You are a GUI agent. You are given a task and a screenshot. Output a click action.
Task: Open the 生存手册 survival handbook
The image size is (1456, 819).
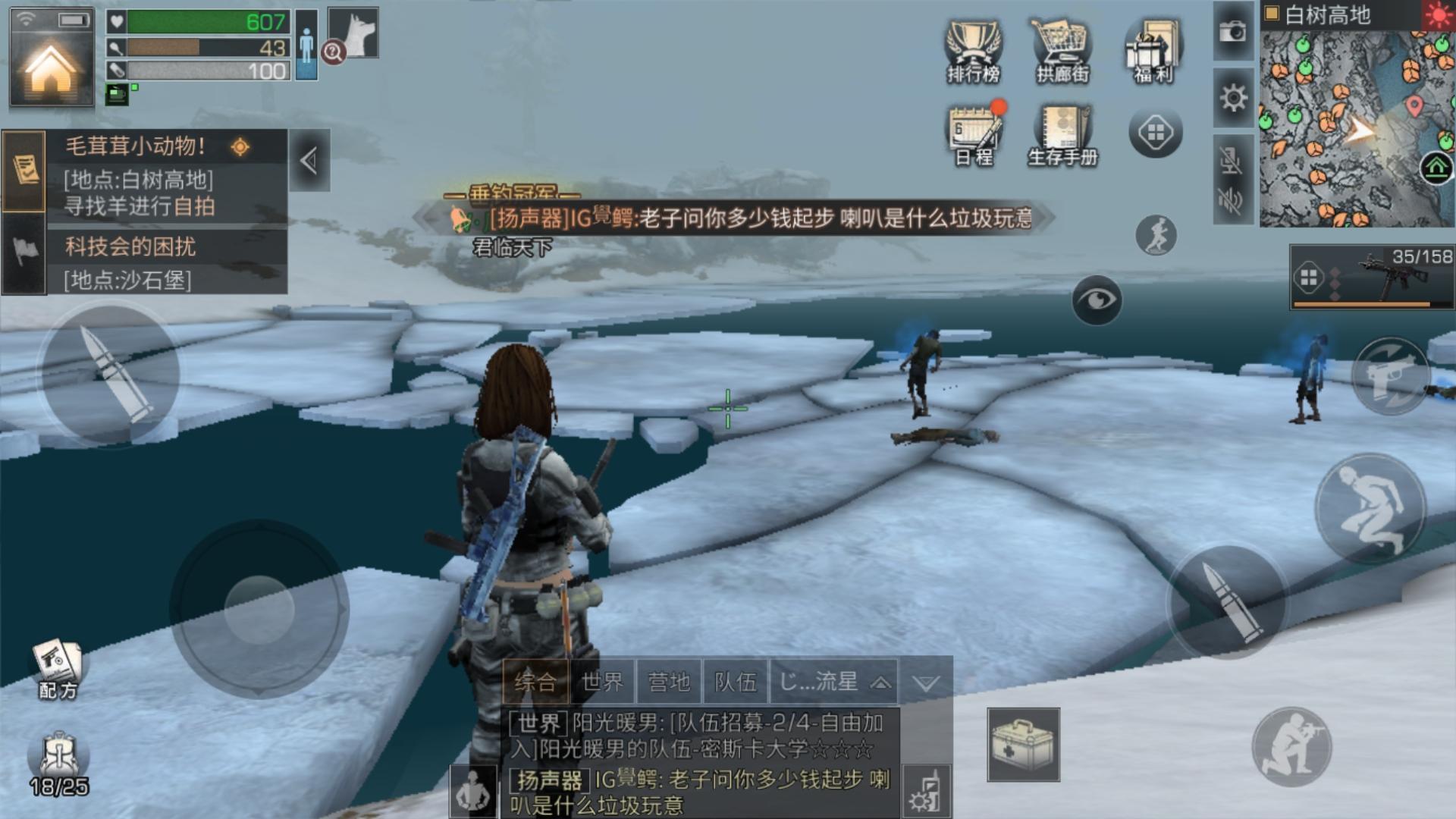point(1063,135)
